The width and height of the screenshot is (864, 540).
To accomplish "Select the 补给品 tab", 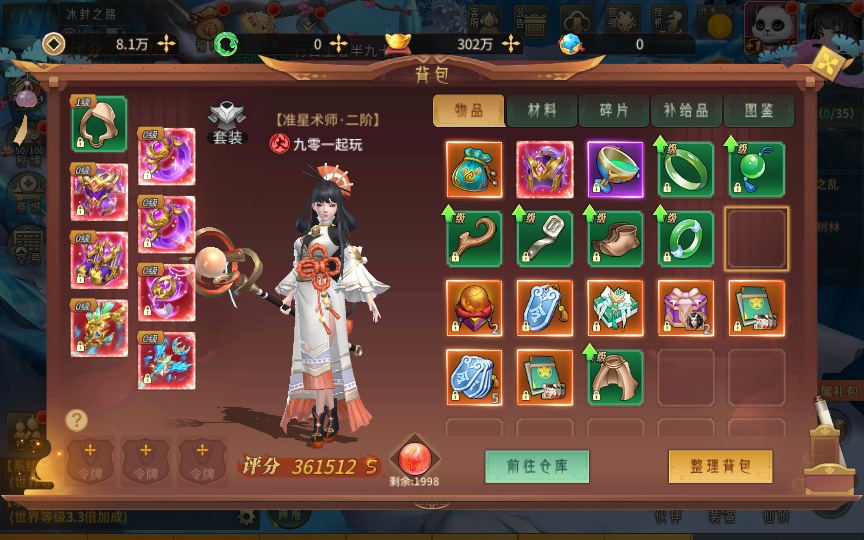I will point(685,111).
